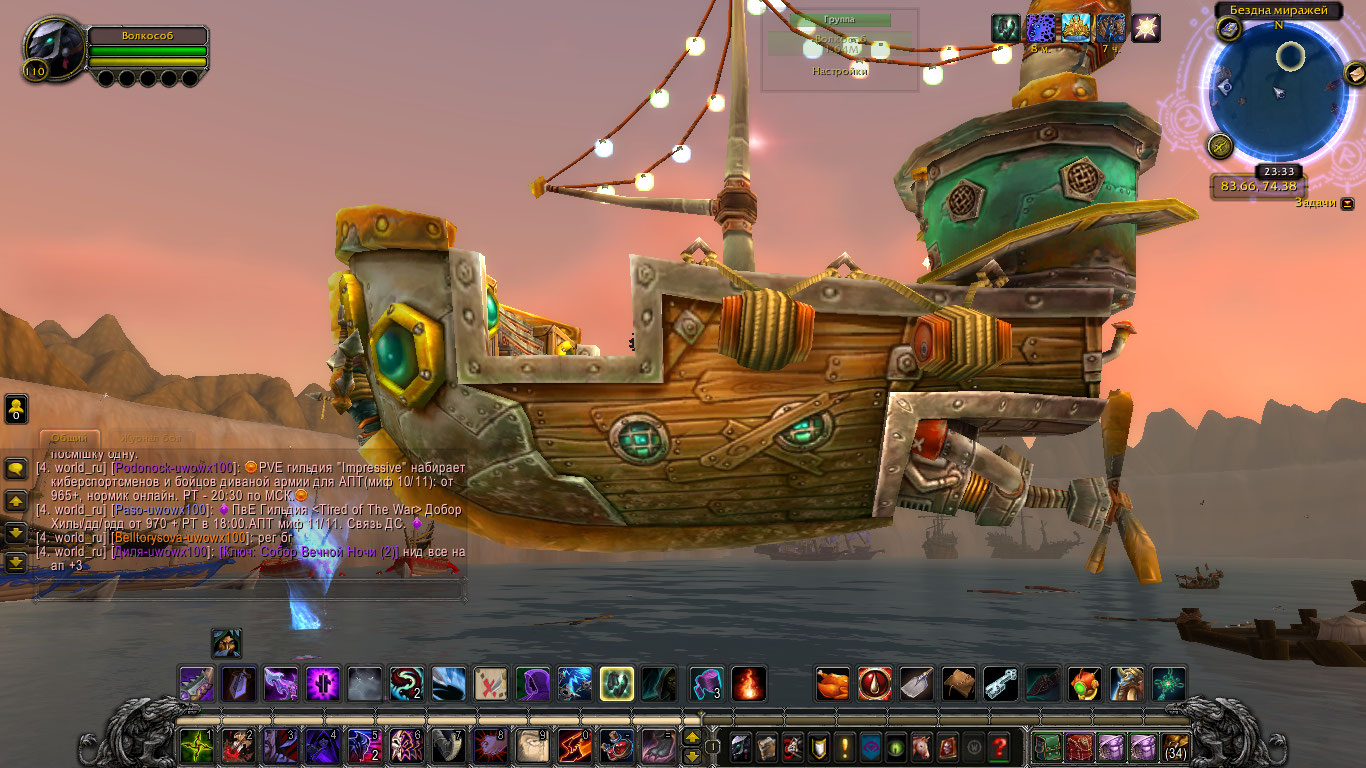Open the horse mounts collection button
This screenshot has height=768, width=1366.
(921, 747)
